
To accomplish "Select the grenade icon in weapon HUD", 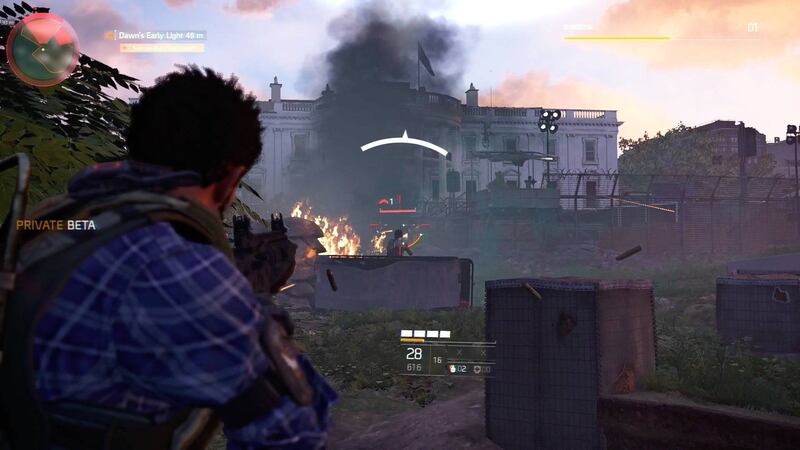I will click(452, 369).
